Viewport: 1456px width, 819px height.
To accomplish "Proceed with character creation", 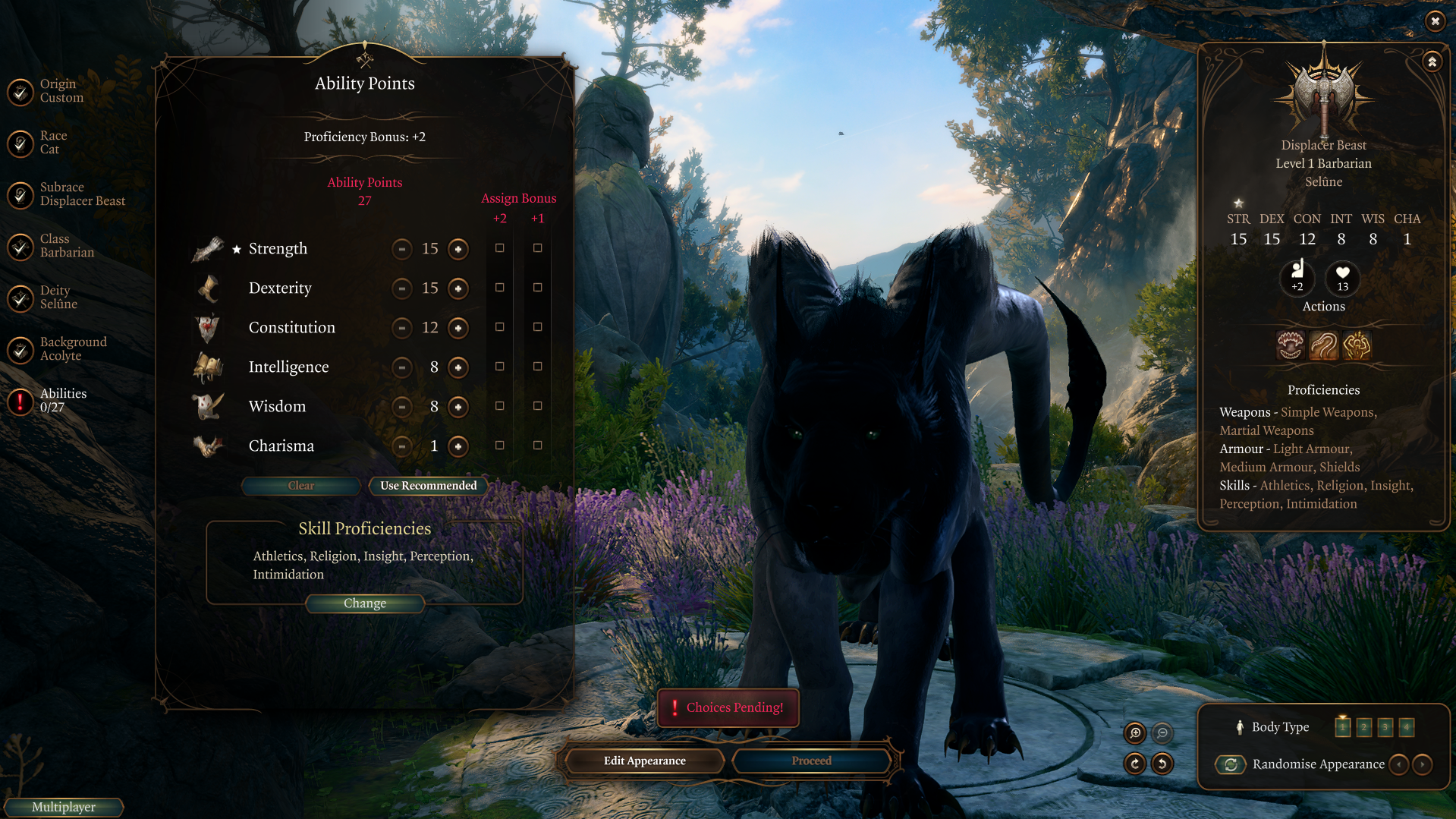I will pos(811,761).
